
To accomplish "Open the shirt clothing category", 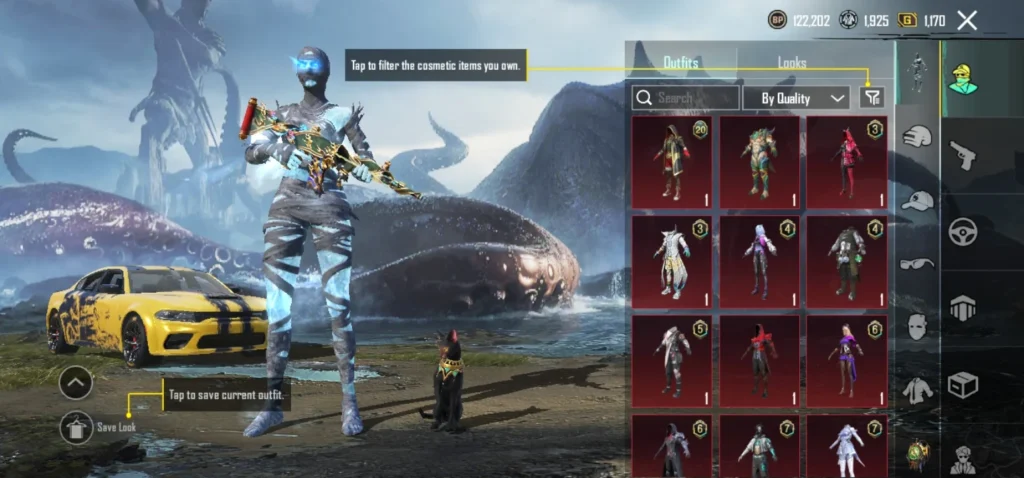I will [917, 390].
